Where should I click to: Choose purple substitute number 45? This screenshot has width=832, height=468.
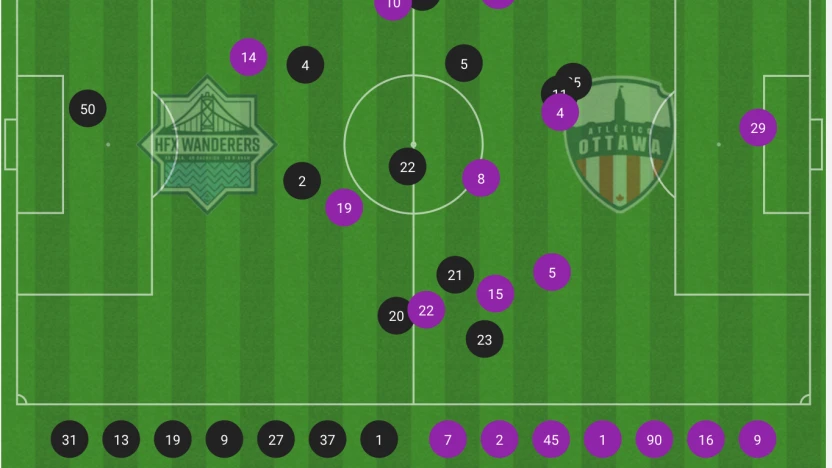click(551, 439)
